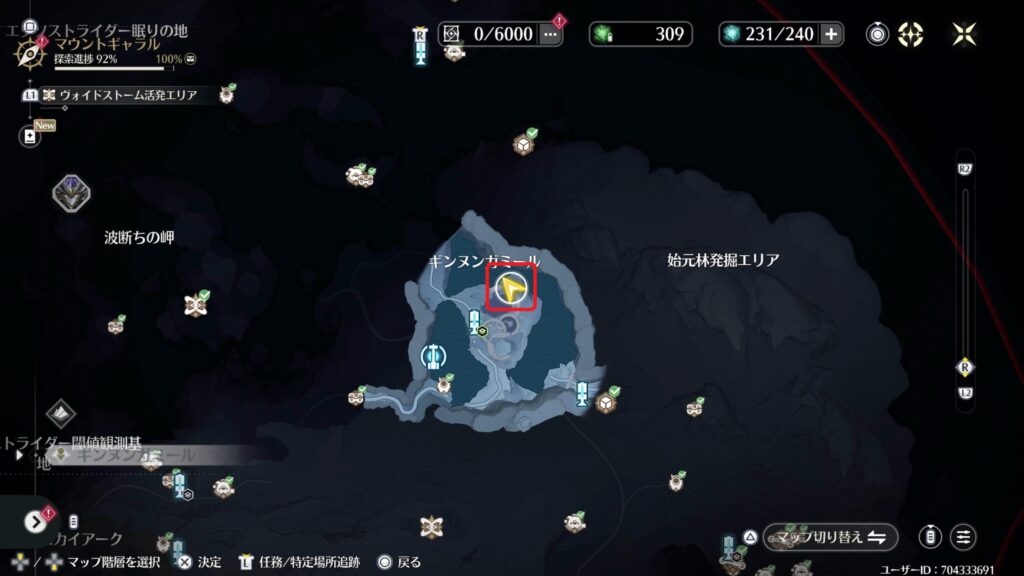Select the cube marker with green checkmark up top
1024x576 pixels.
click(x=522, y=146)
